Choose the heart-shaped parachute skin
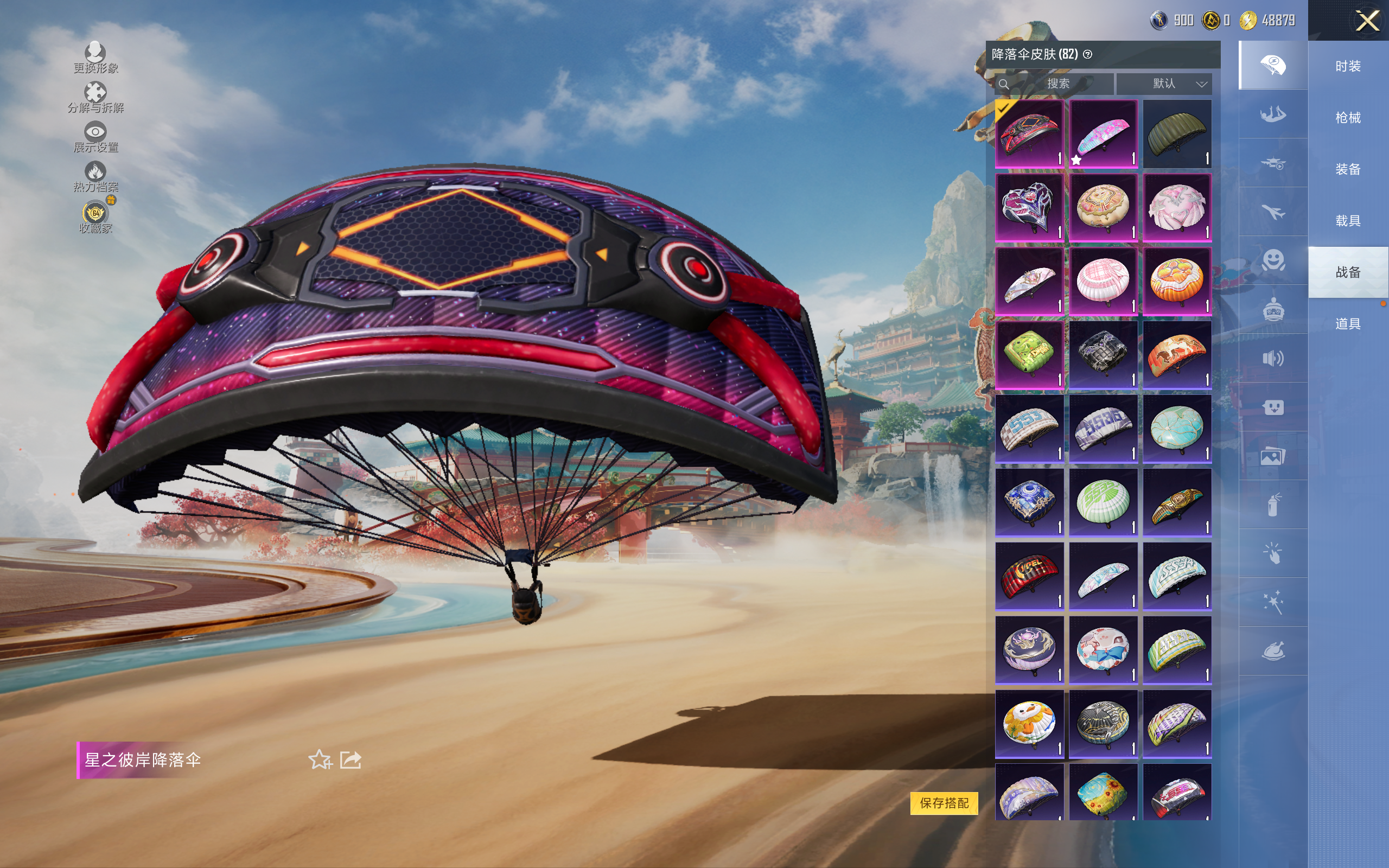Screen dimensions: 1389x868 click(x=1029, y=207)
